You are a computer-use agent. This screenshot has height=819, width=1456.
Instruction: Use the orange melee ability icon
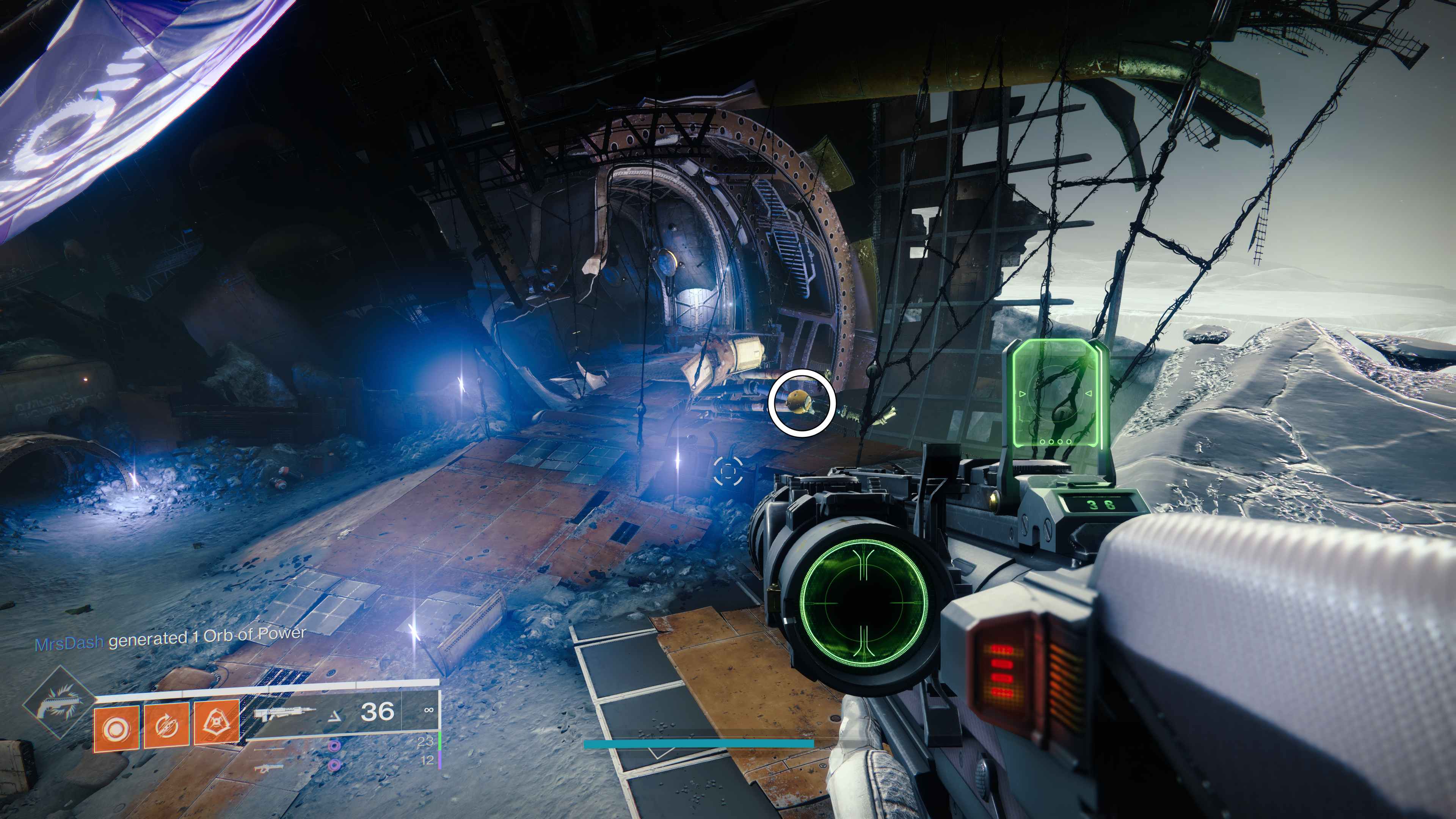click(217, 722)
